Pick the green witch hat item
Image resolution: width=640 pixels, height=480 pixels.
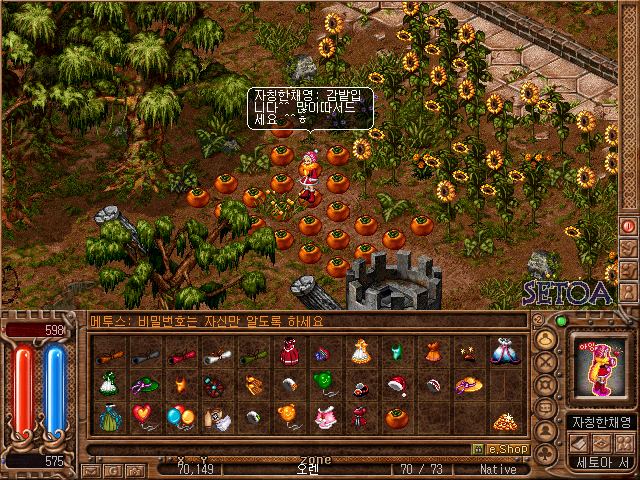tap(145, 384)
